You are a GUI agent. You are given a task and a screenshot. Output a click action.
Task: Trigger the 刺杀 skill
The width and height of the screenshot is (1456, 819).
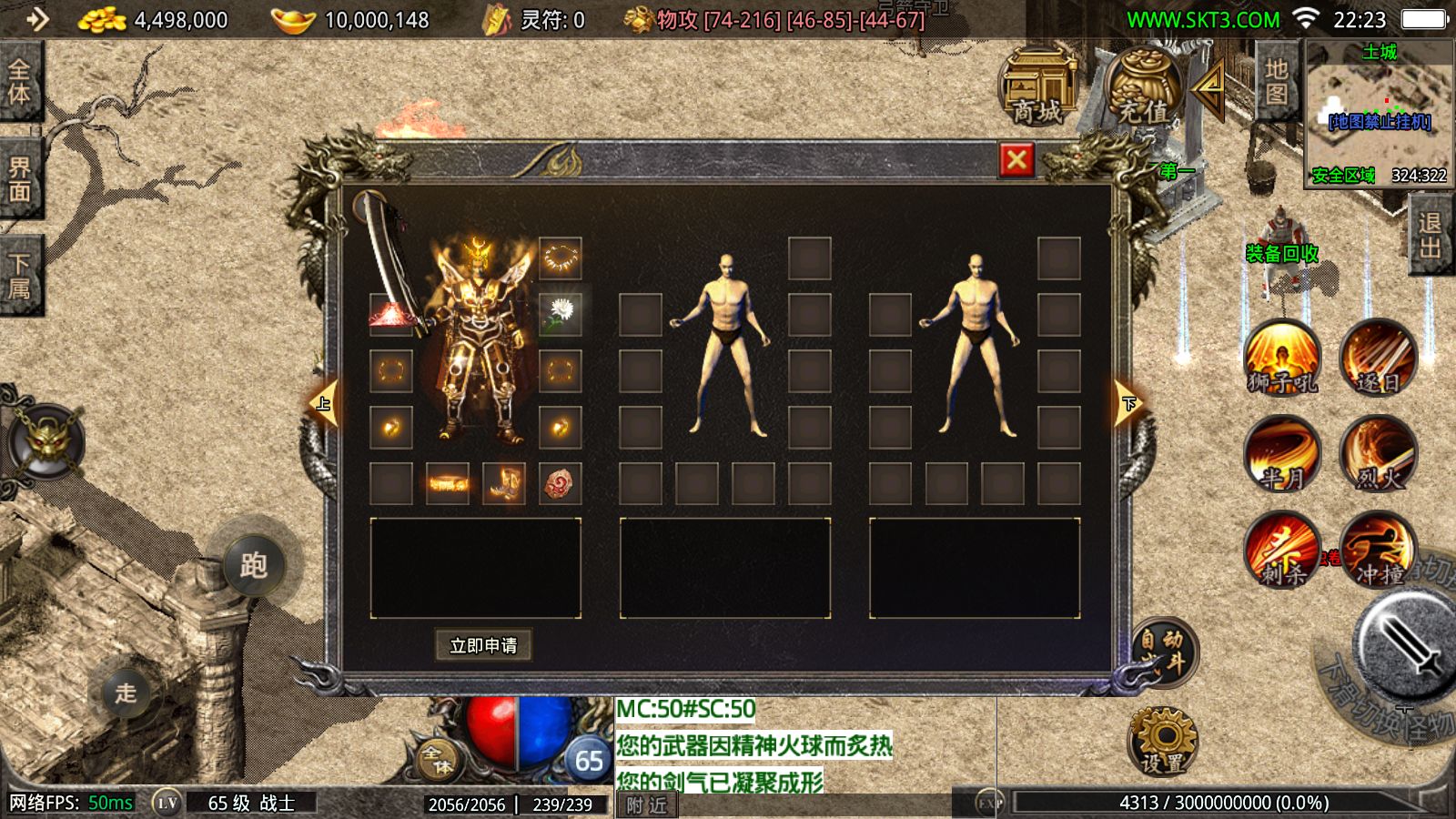coord(1282,550)
